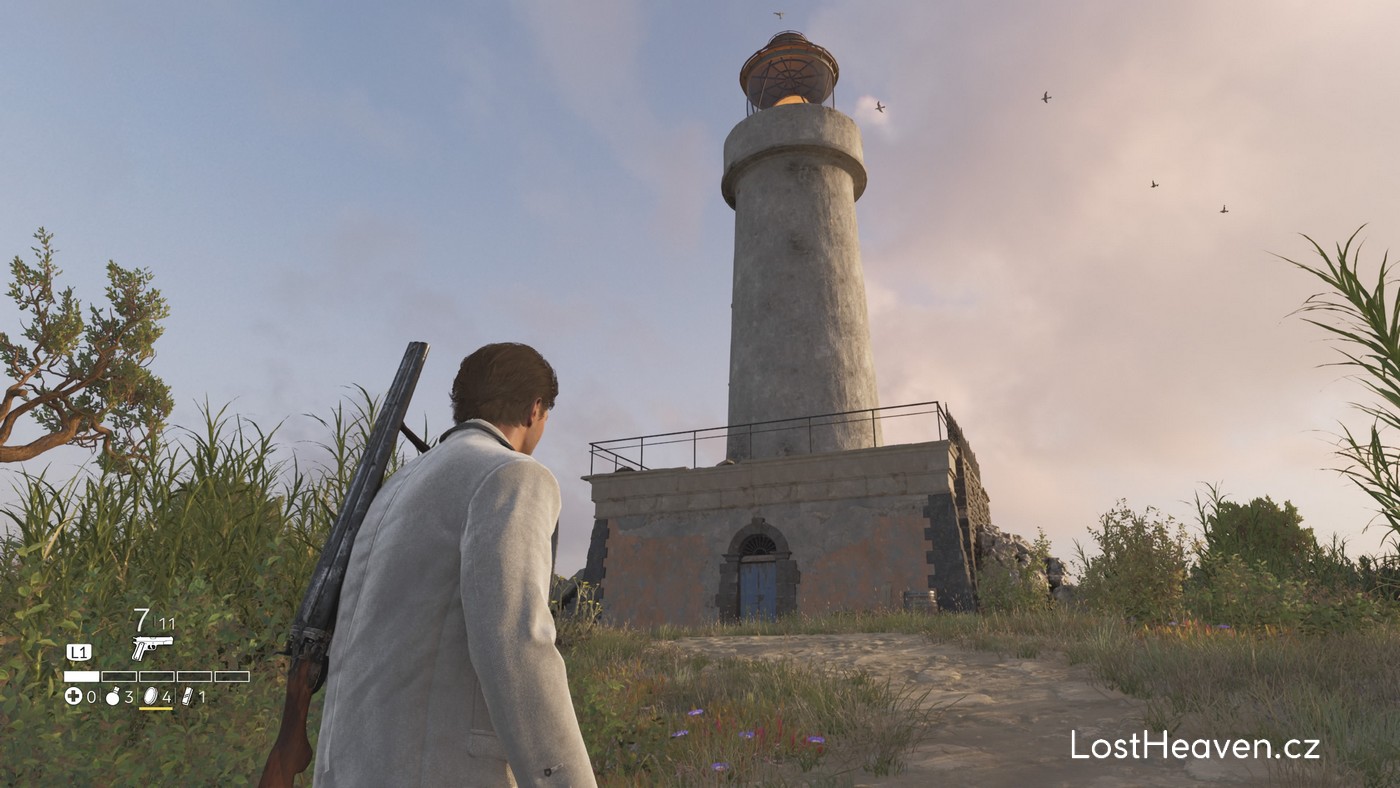The width and height of the screenshot is (1400, 788).
Task: Open the LostHeaven.cz watermark link
Action: [1195, 746]
